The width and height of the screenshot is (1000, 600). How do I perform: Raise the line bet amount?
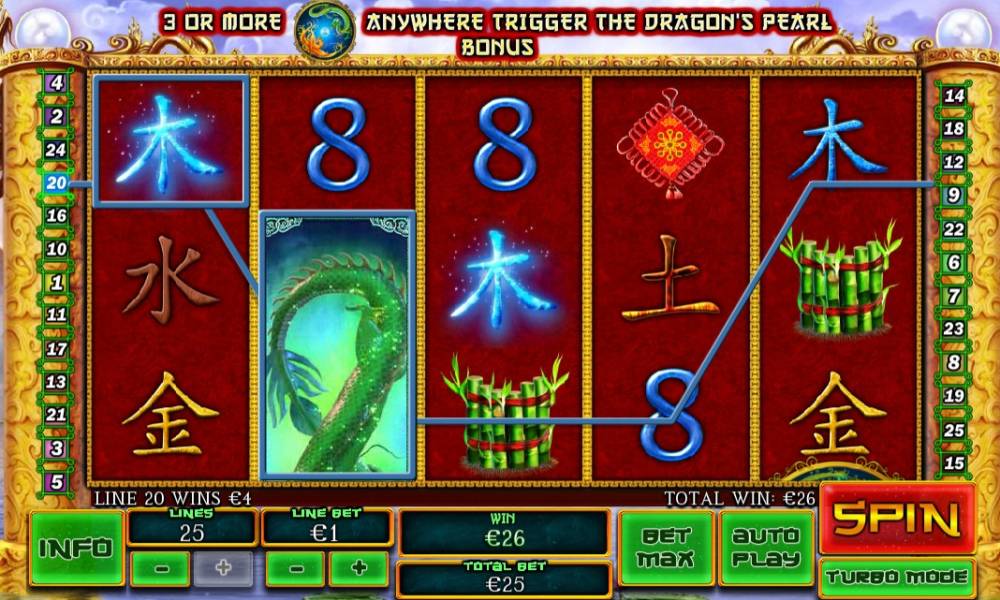[357, 568]
